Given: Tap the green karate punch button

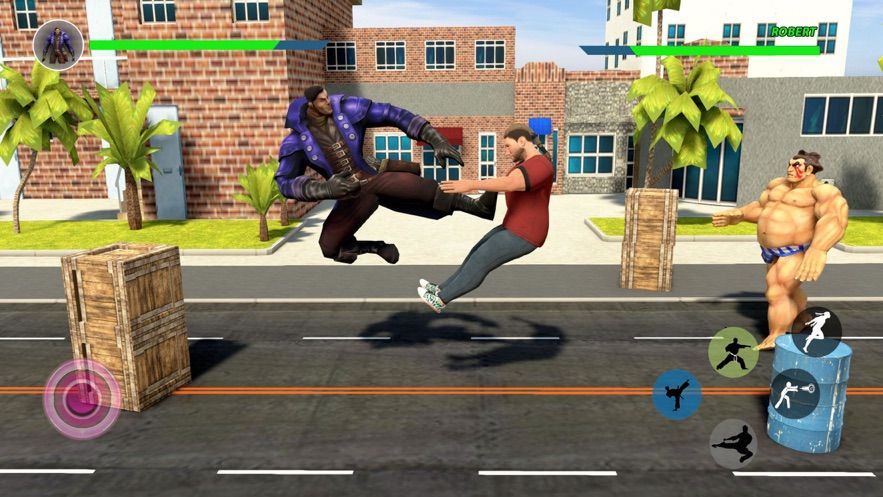Looking at the screenshot, I should point(733,352).
